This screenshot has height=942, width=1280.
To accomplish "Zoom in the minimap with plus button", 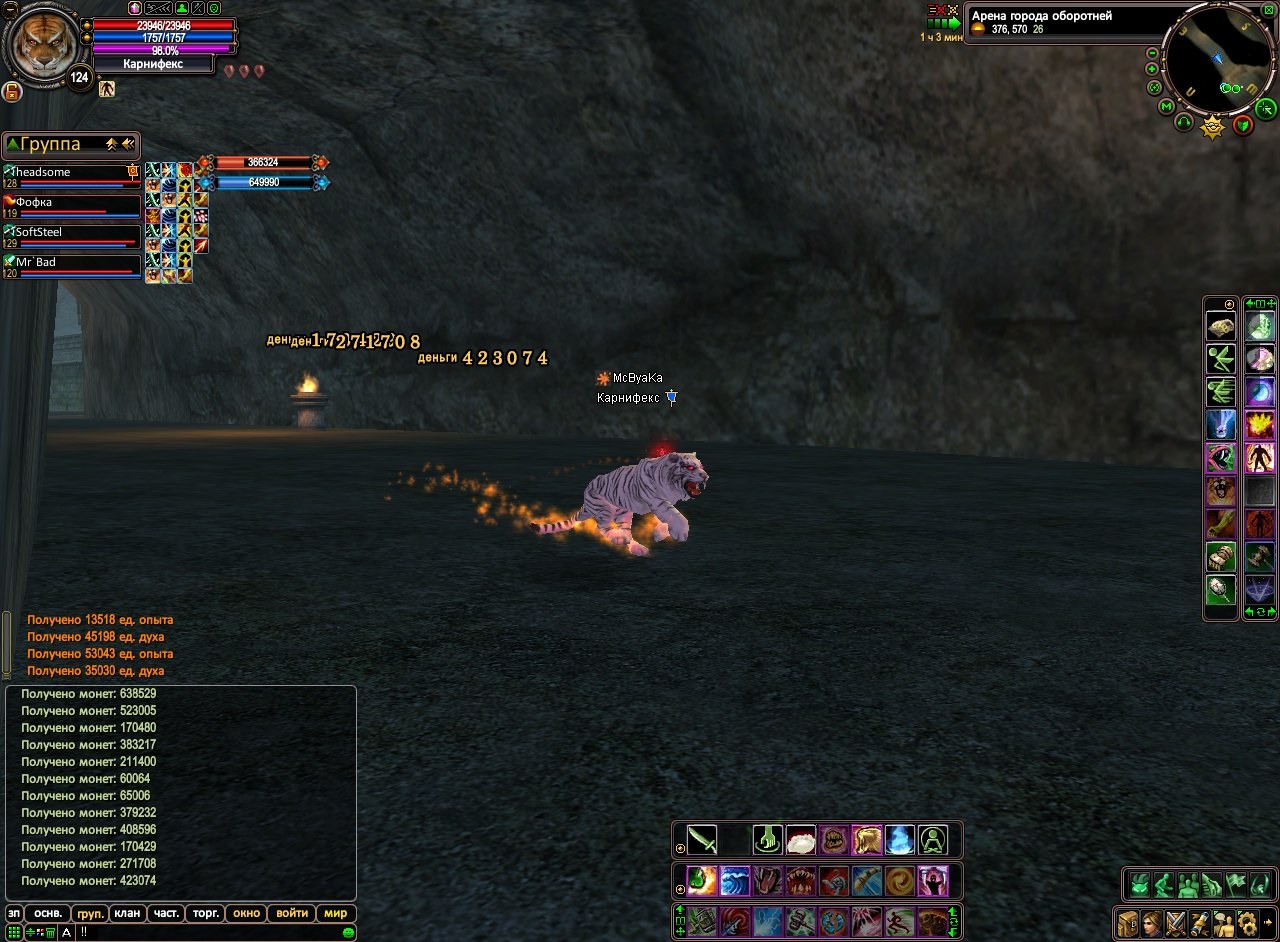I will tap(1152, 69).
